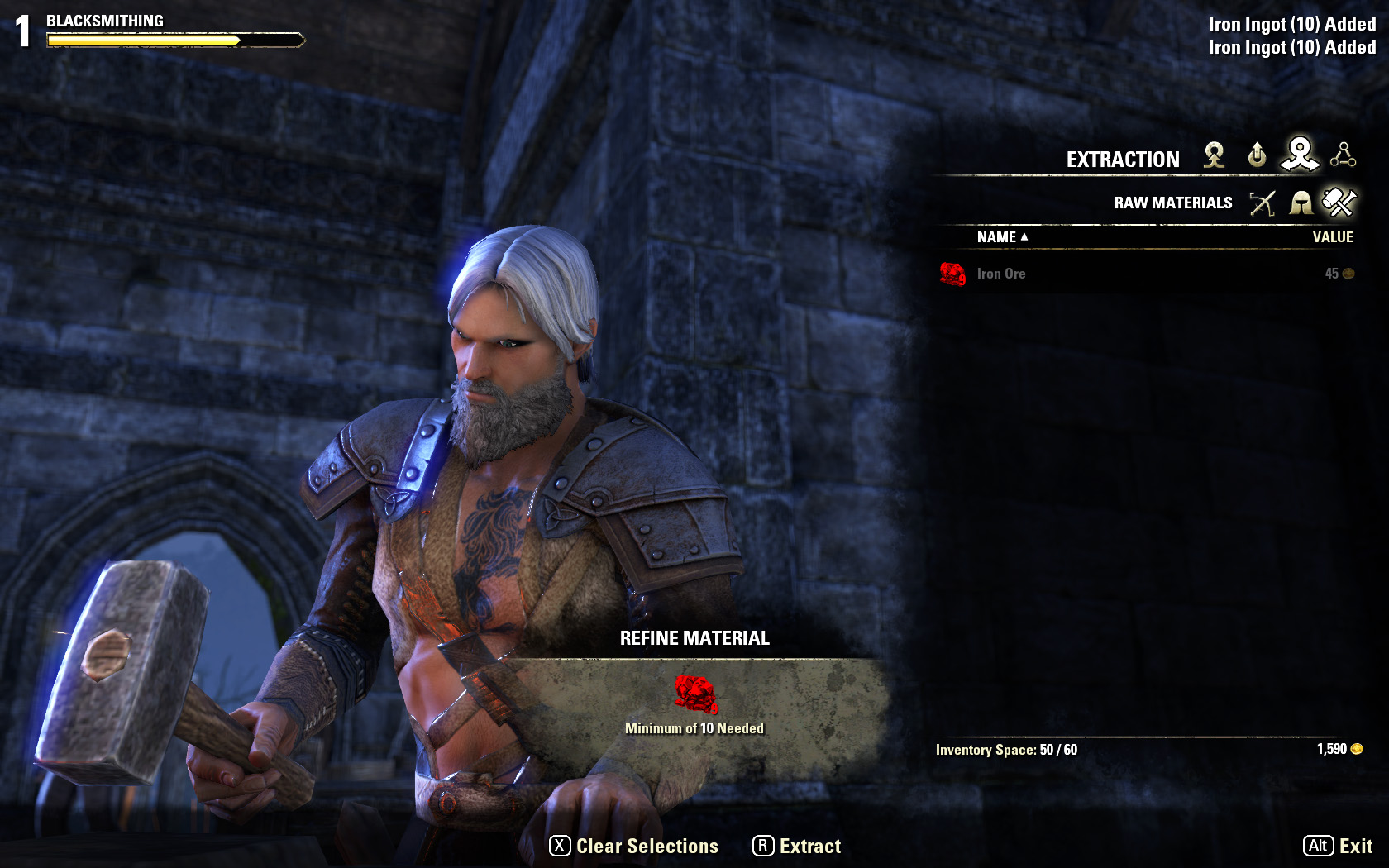Exit the blacksmithing station

point(1338,846)
